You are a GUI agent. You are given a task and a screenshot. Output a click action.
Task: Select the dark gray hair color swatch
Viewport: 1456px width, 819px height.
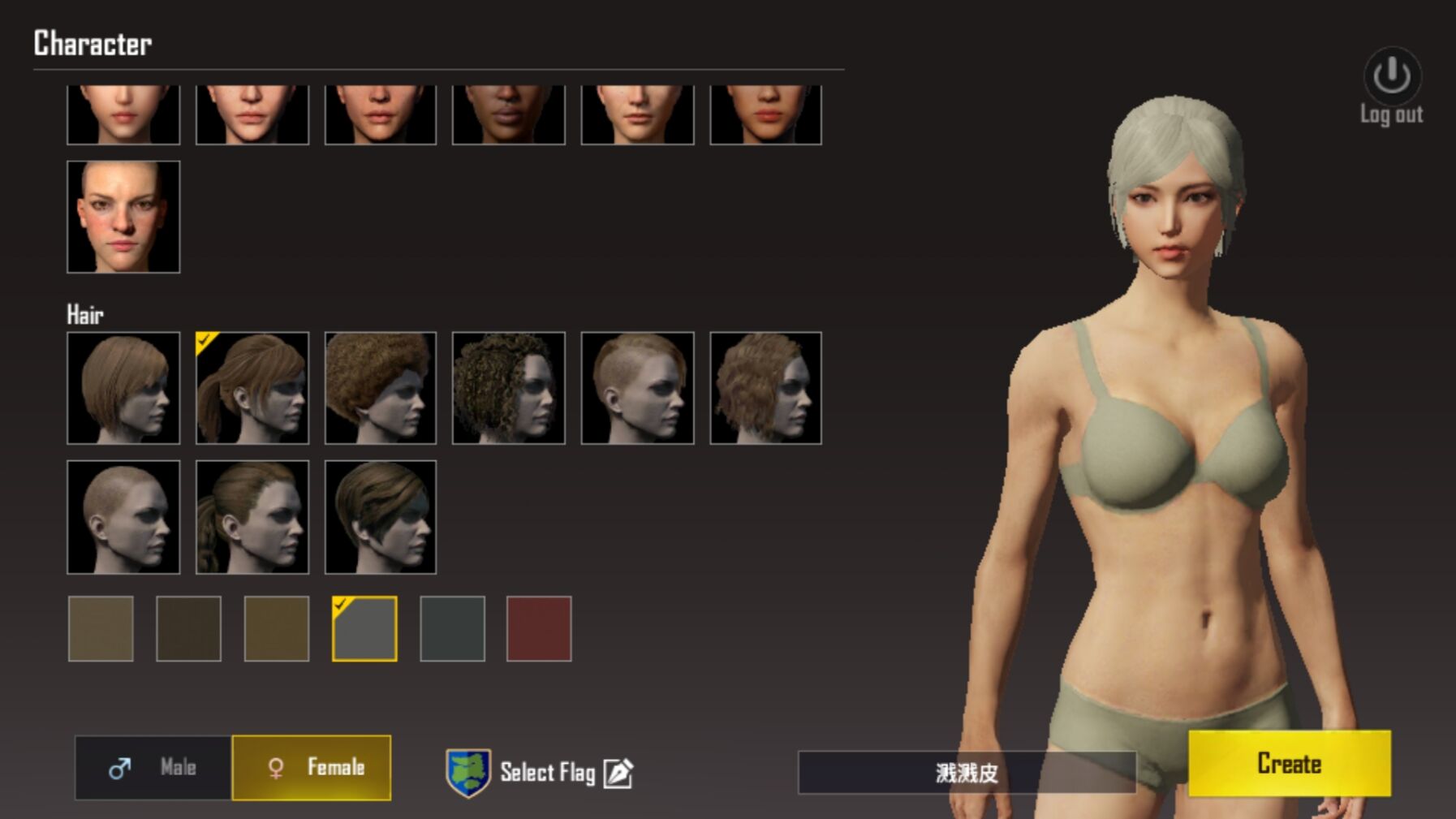point(454,628)
